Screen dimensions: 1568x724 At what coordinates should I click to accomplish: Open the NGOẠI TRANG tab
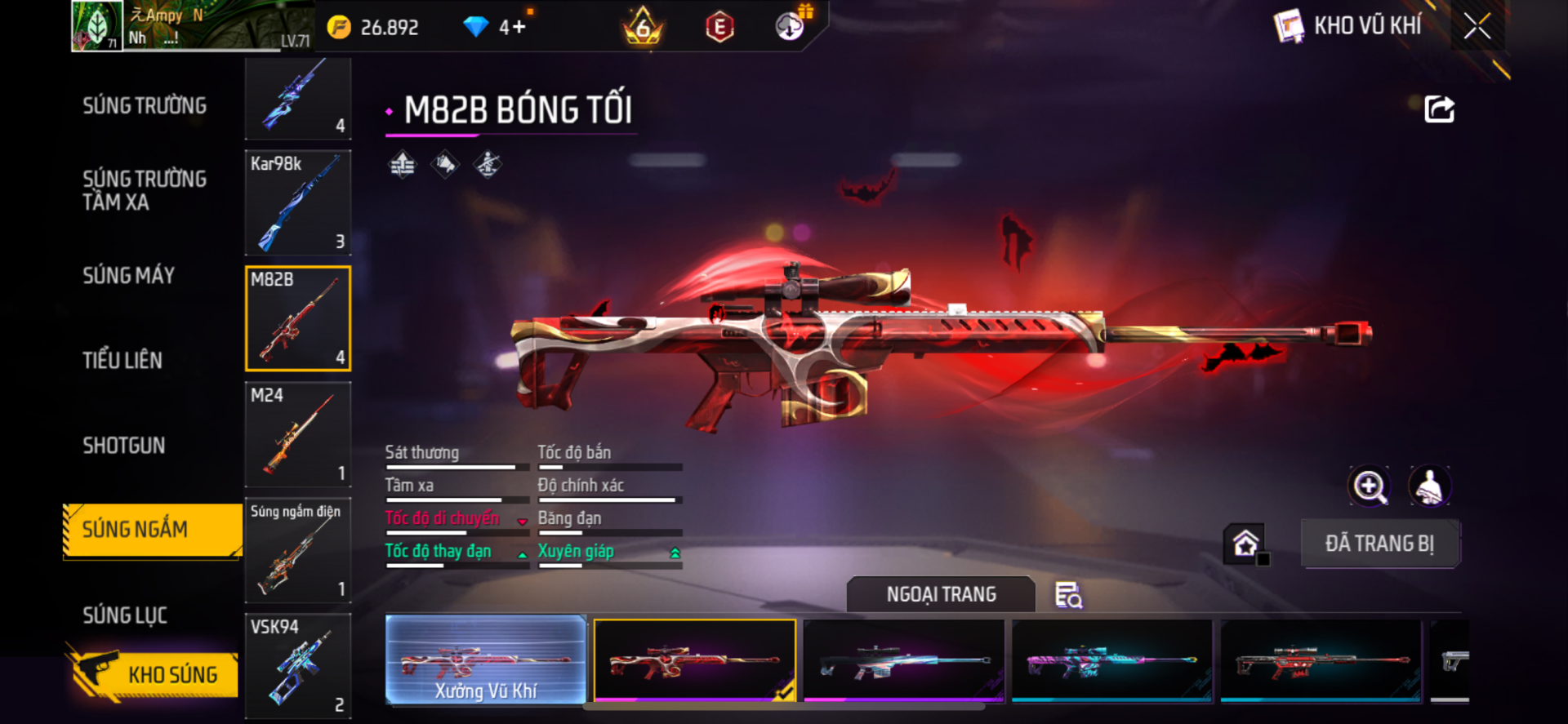941,594
